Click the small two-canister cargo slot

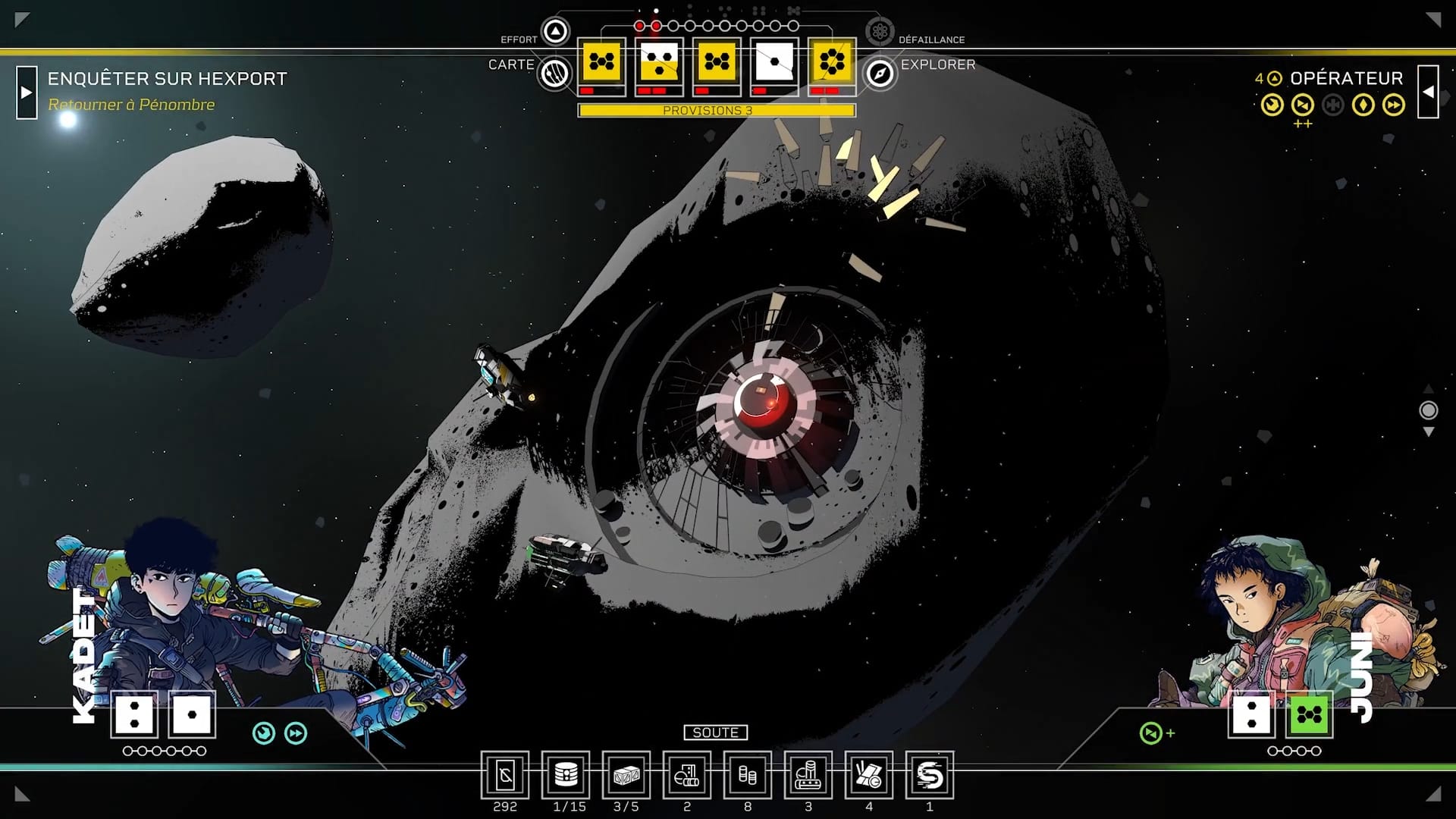(748, 775)
